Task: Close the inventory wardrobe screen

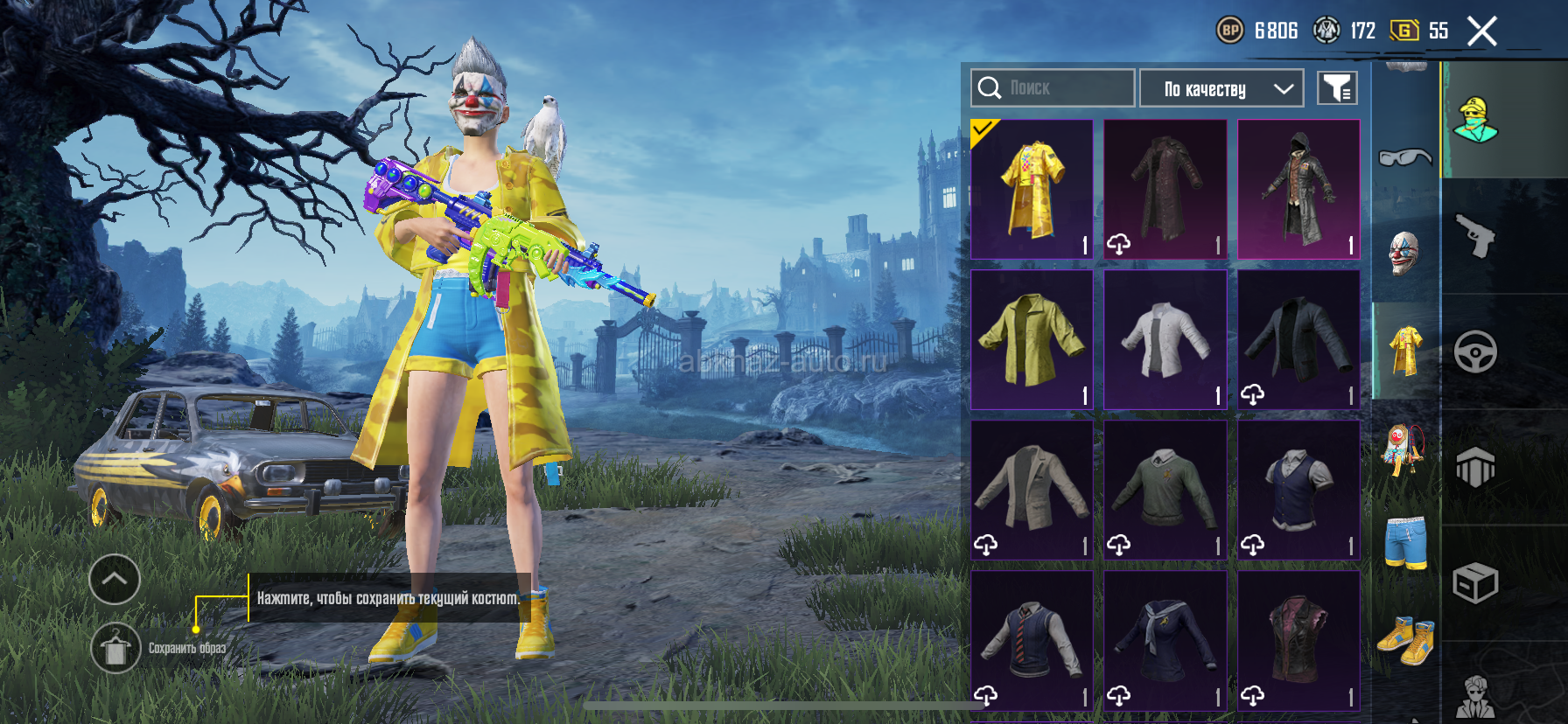Action: 1481,31
